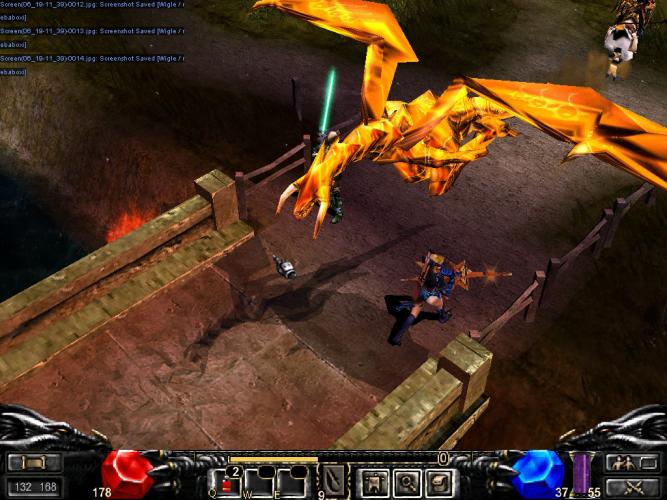Screen dimensions: 667x500
Task: Click the button above the coordinates display
Action: (x=35, y=463)
